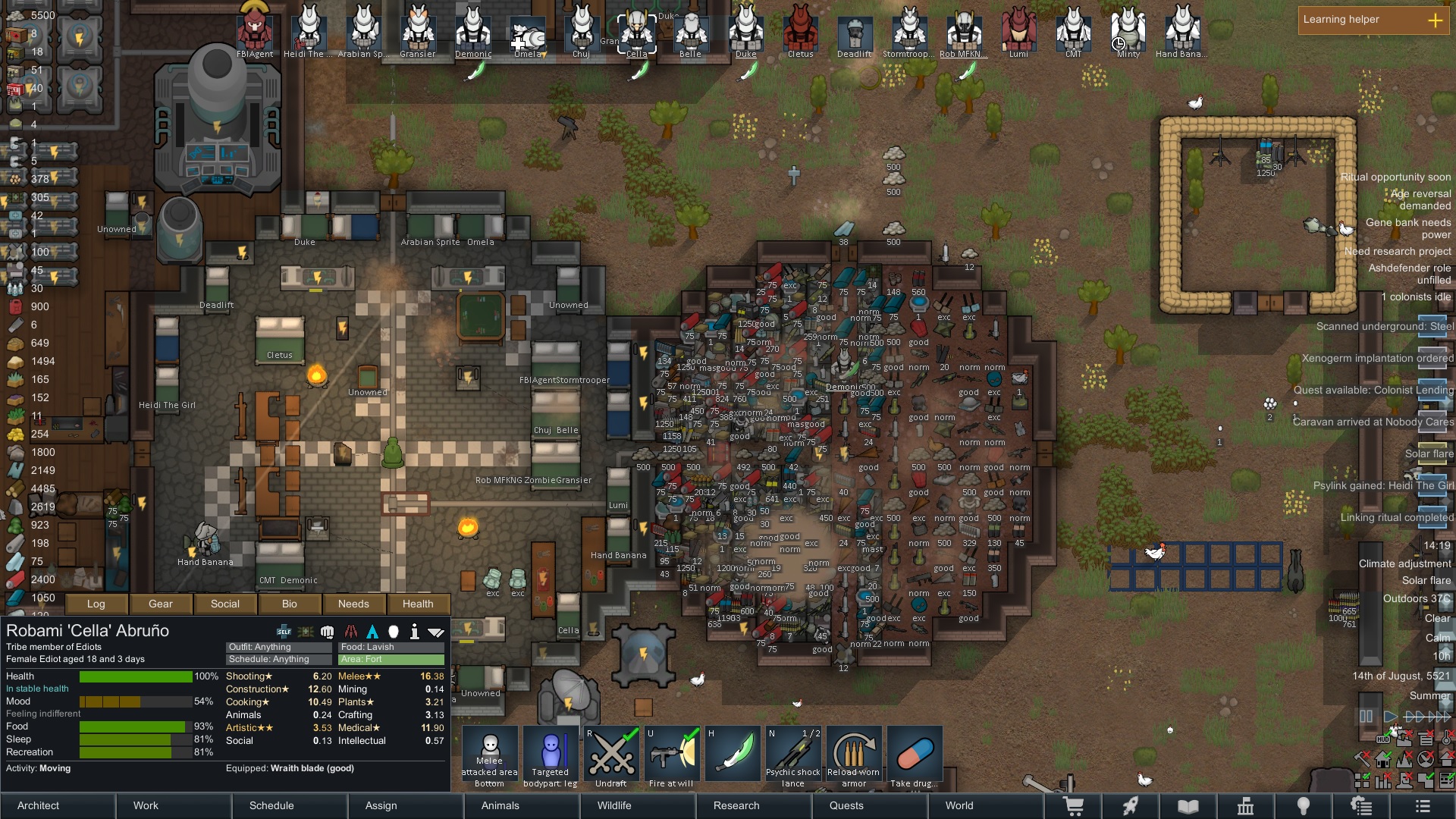Screen dimensions: 1456x819
Task: Open the Social tab for Cella
Action: (225, 604)
